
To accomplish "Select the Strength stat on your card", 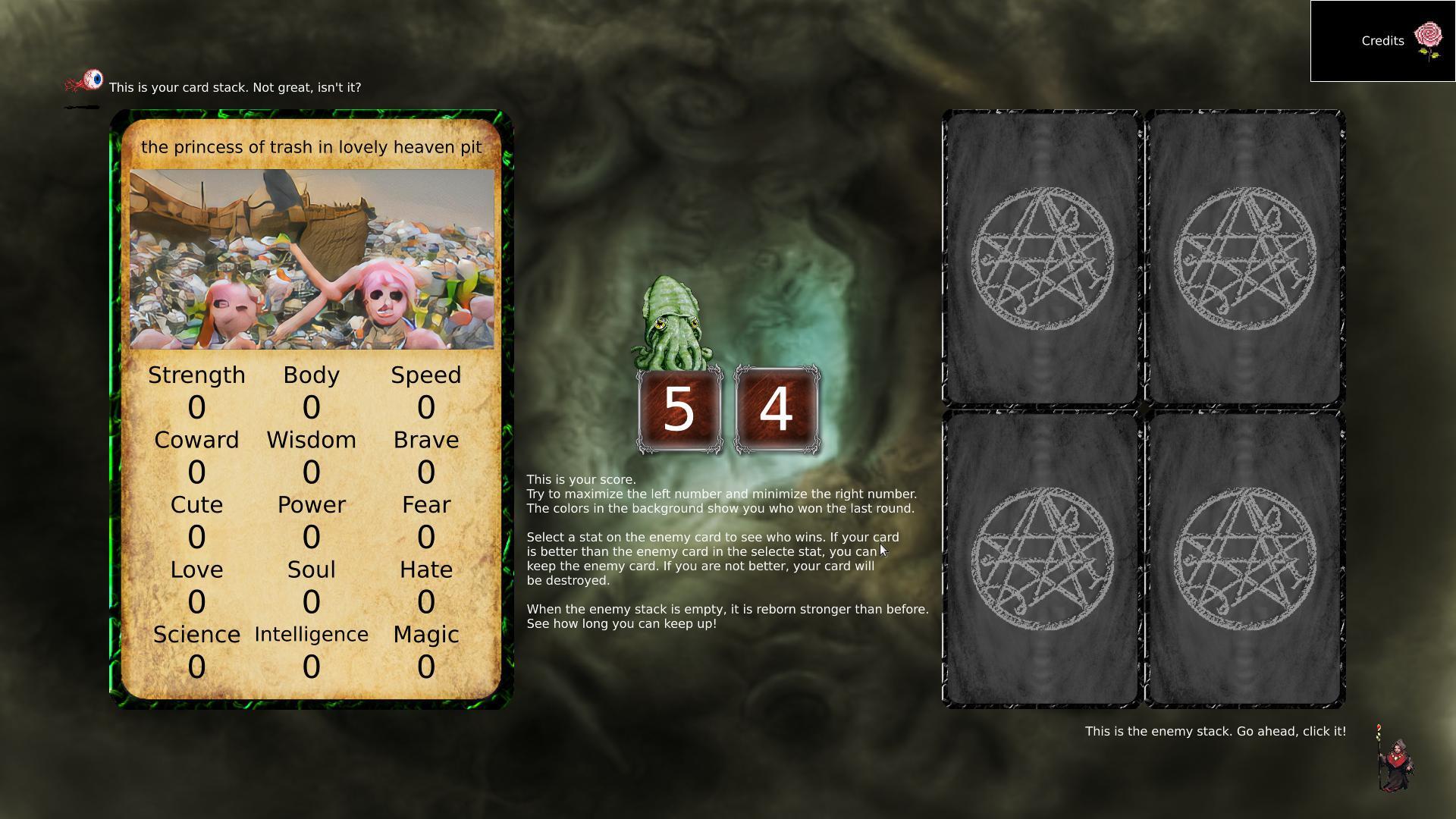I will click(x=196, y=374).
